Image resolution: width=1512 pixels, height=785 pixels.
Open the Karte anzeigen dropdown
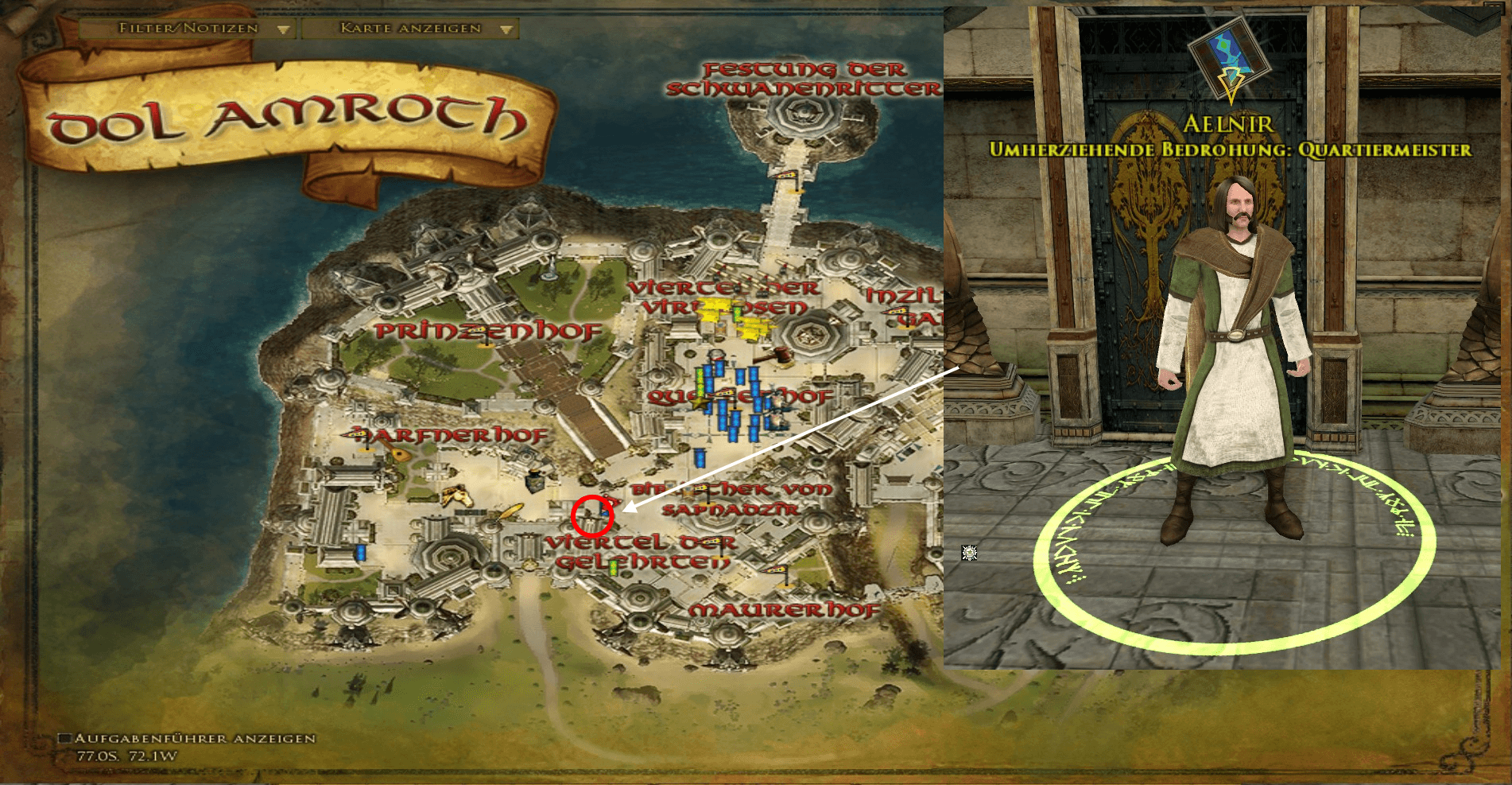(409, 28)
